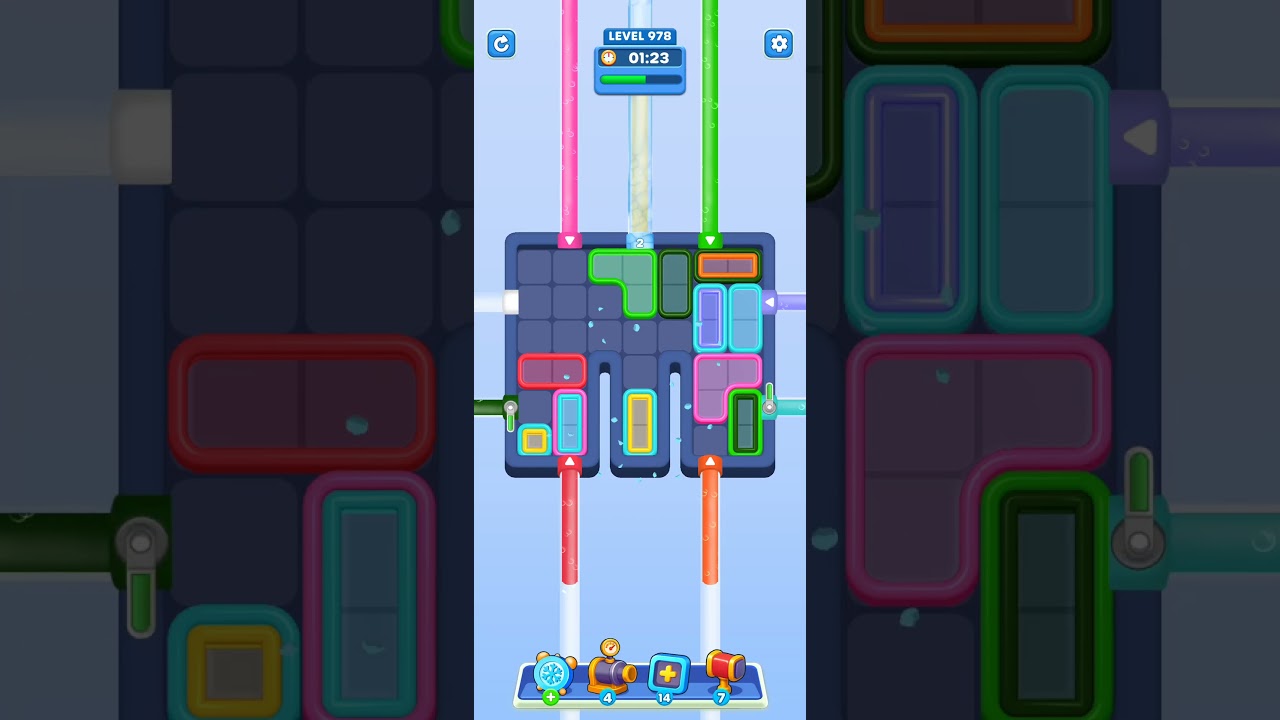Viewport: 1280px width, 720px height.
Task: Tap the restart level icon
Action: pyautogui.click(x=501, y=44)
